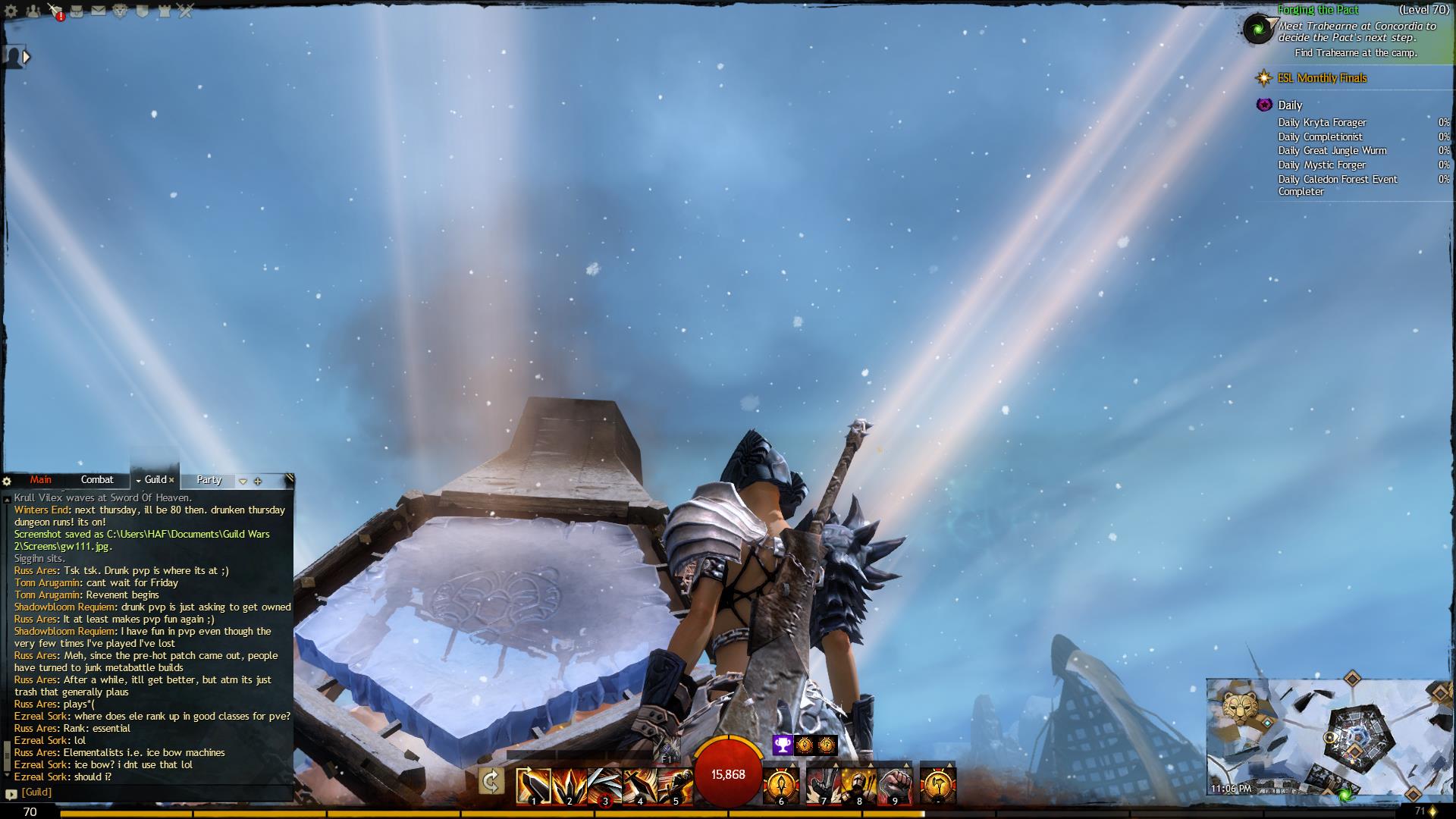This screenshot has width=1456, height=819.
Task: Open the game menu gear icon
Action: tap(11, 11)
